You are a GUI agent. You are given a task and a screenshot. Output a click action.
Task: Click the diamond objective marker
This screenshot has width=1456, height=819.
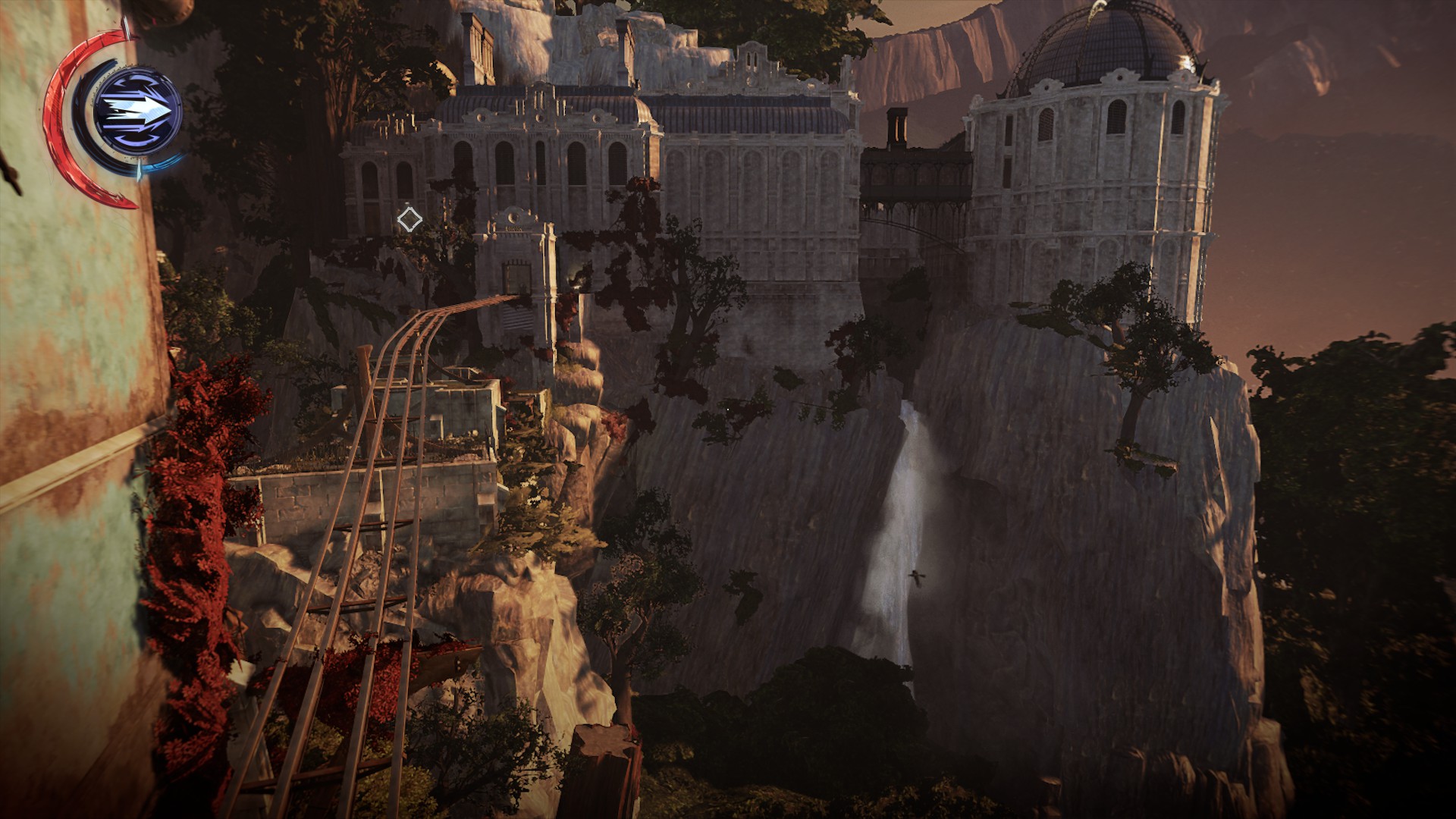[409, 220]
